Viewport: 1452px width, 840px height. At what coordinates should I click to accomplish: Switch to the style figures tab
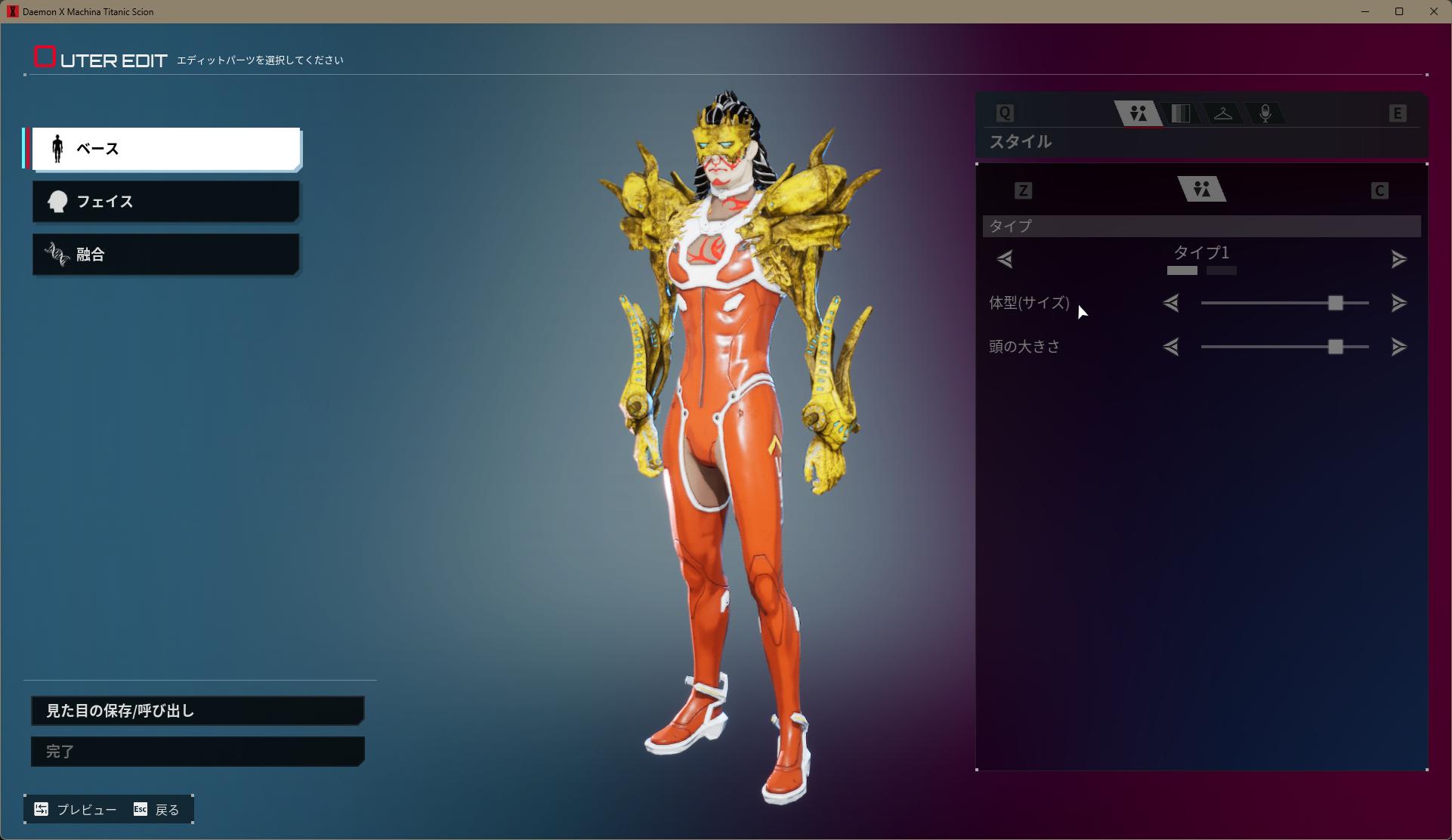coord(1138,114)
